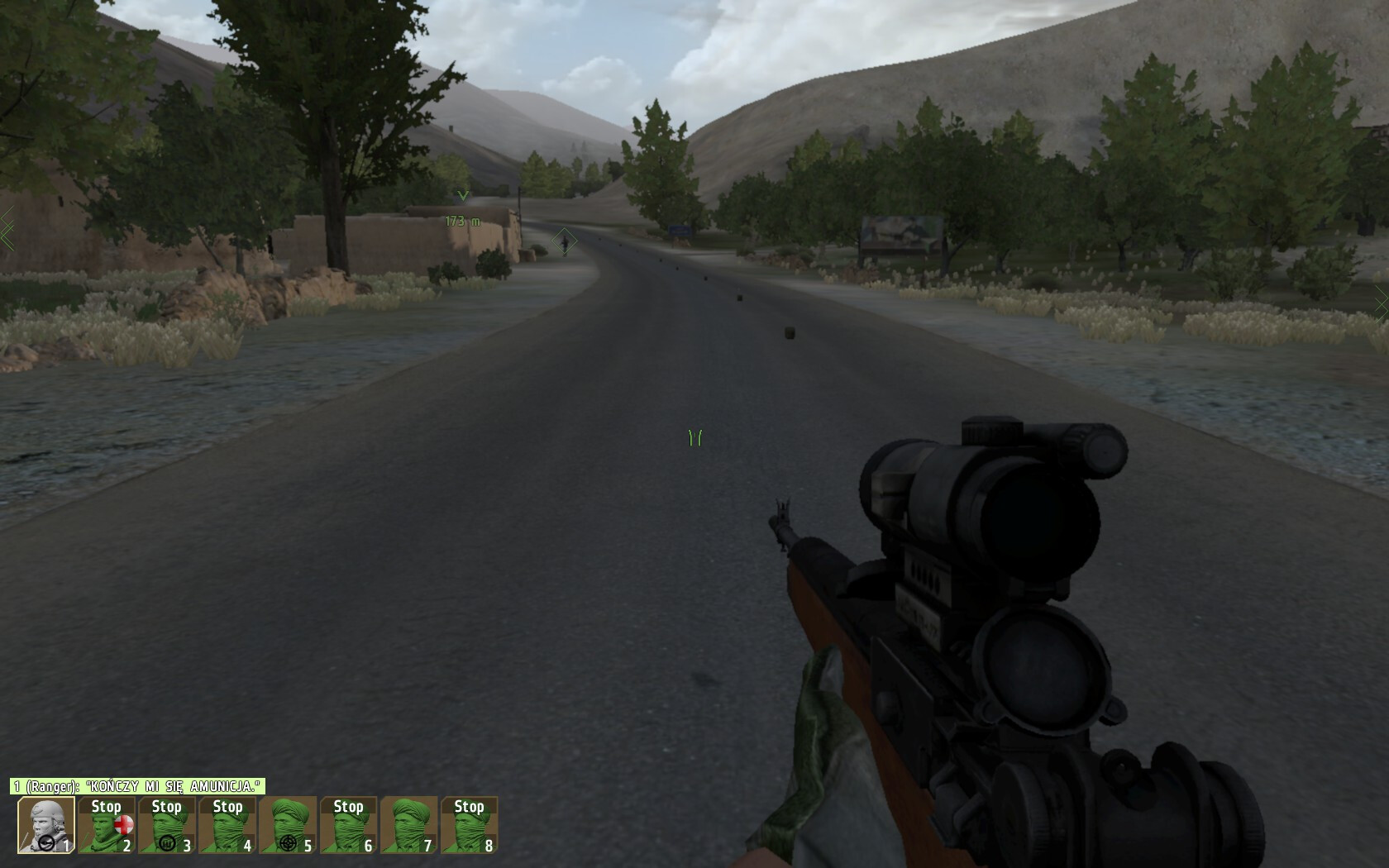Select squad member 7 without Stop order

(x=408, y=824)
